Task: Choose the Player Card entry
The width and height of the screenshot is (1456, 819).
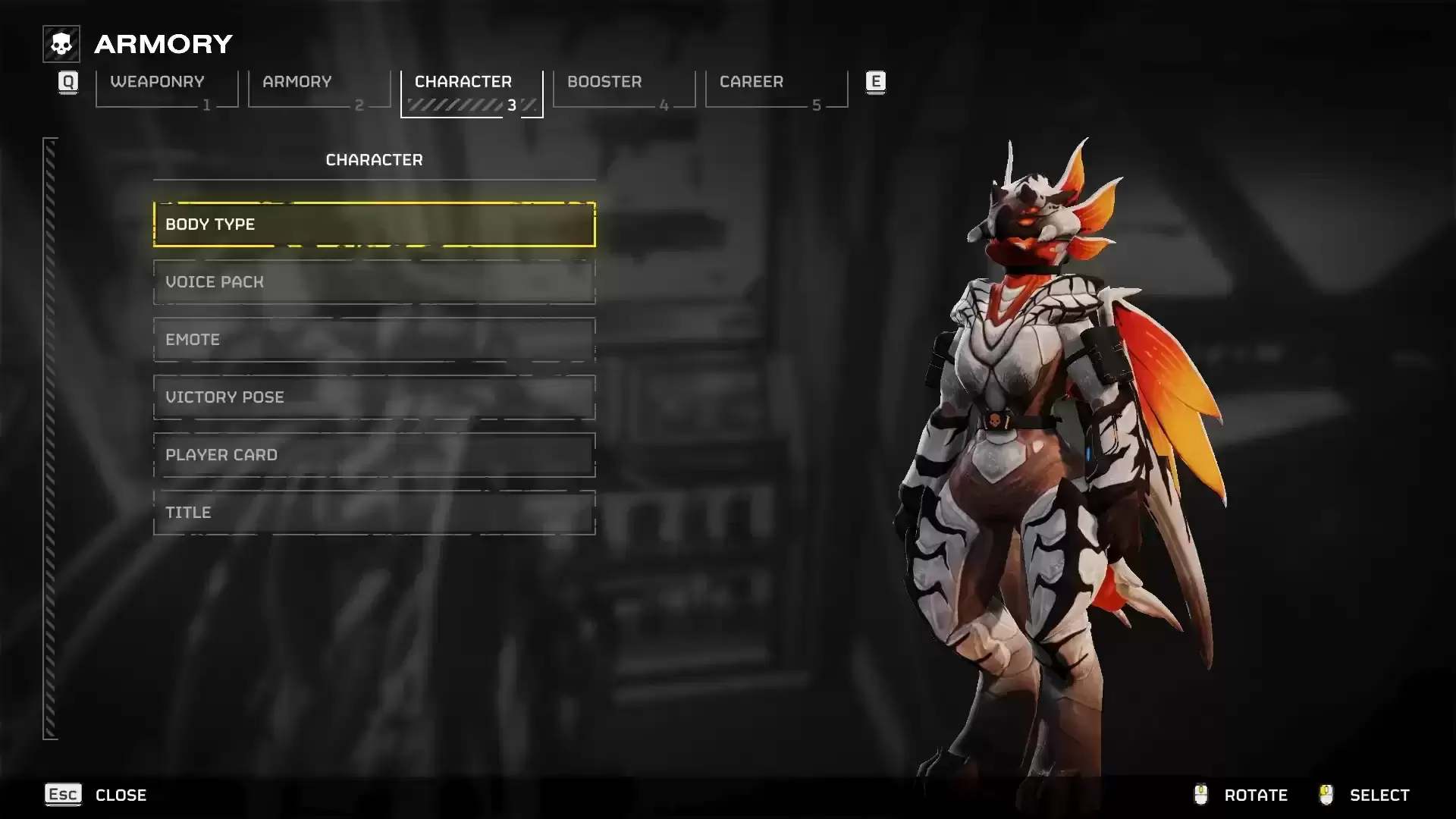Action: point(374,455)
